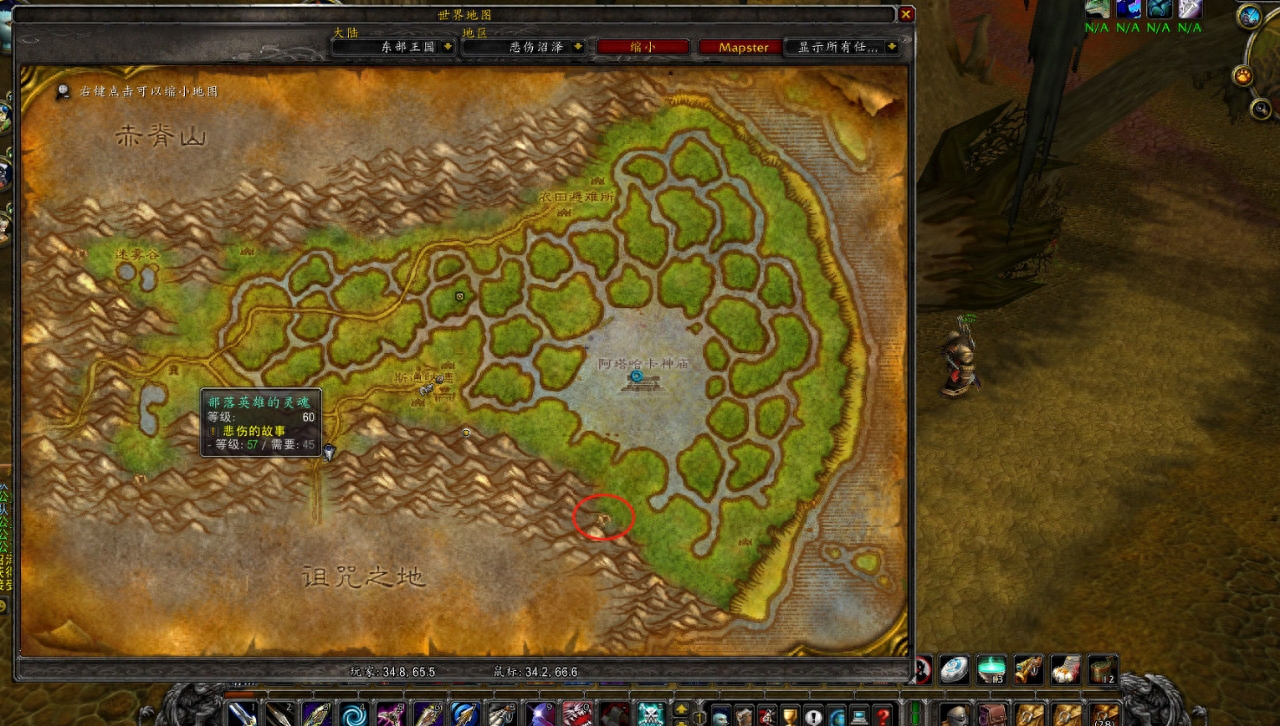Click the red 缩小 zoom-out button
The image size is (1280, 726).
tap(643, 47)
